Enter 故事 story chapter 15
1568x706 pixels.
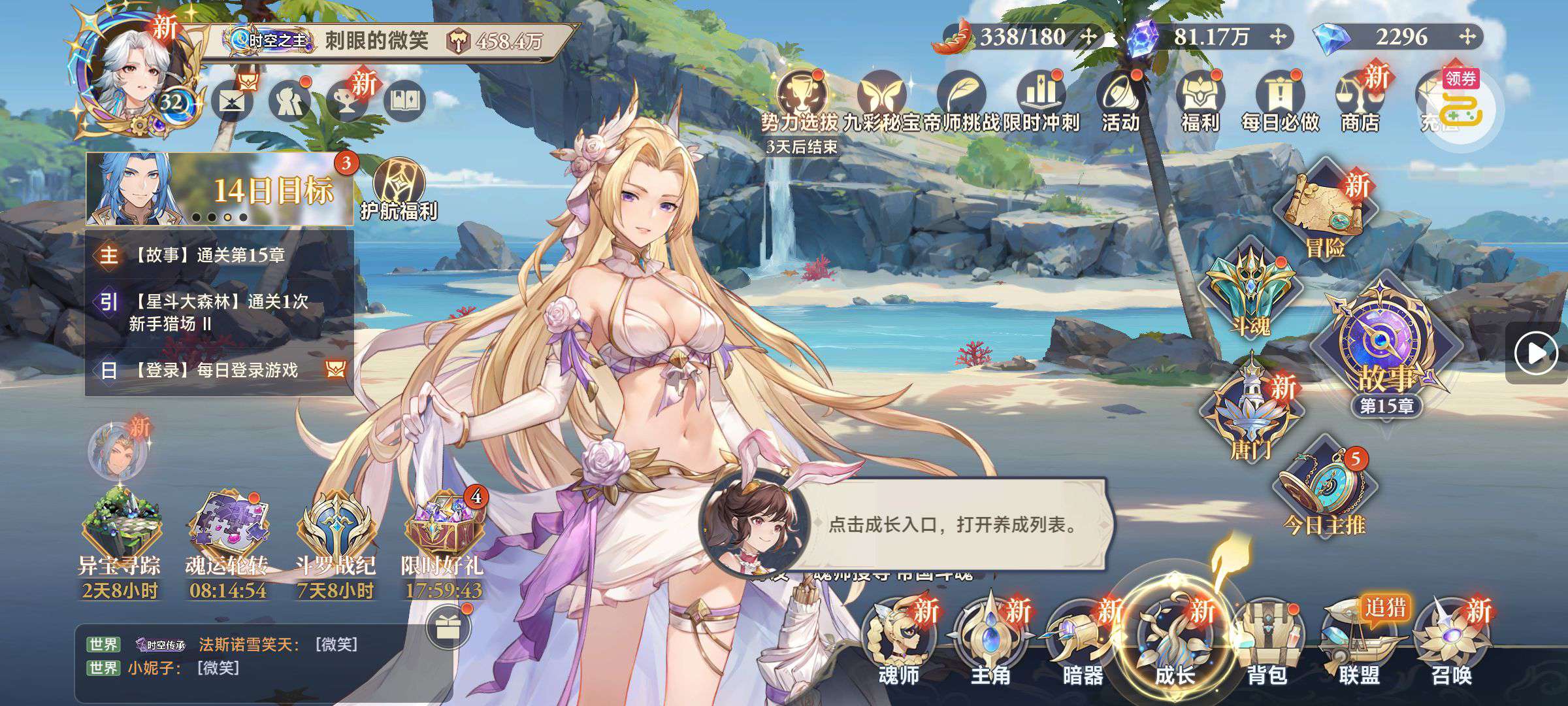1385,353
